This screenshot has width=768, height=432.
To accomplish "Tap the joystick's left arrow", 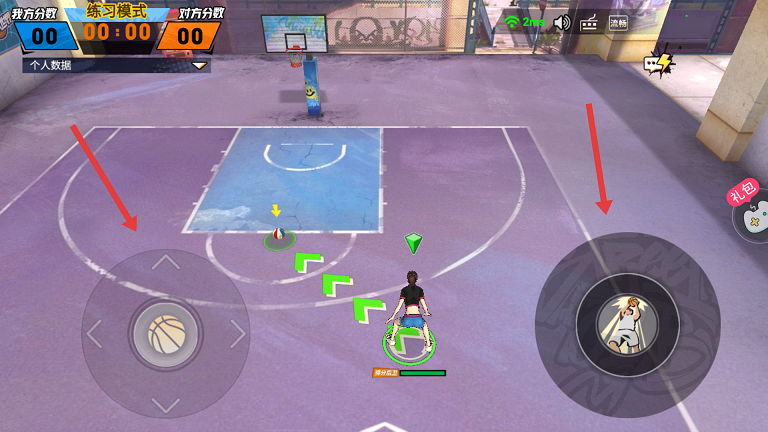I will (x=95, y=334).
